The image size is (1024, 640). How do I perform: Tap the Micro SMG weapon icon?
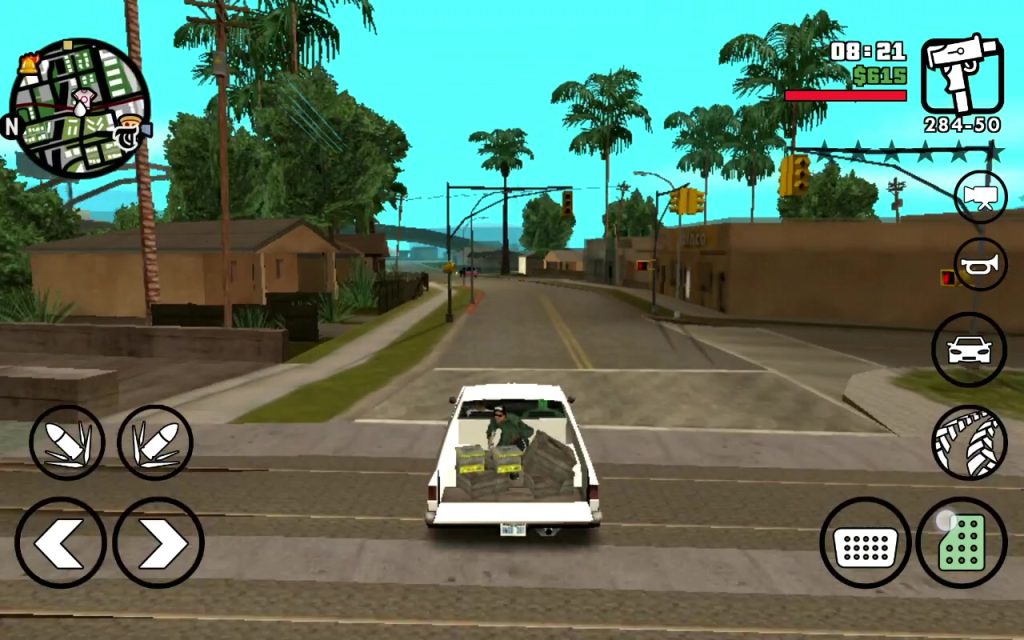[960, 76]
